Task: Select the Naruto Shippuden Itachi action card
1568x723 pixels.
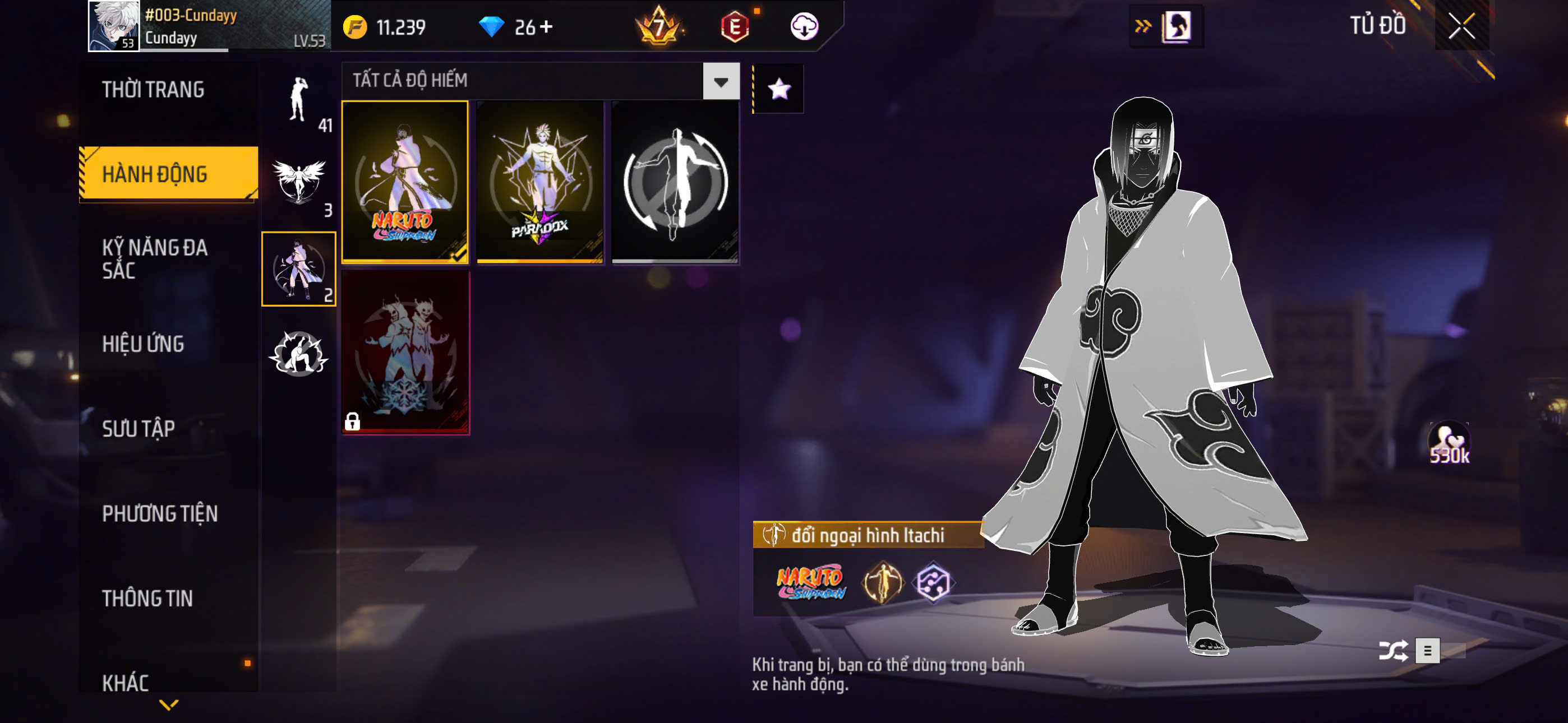Action: tap(405, 182)
